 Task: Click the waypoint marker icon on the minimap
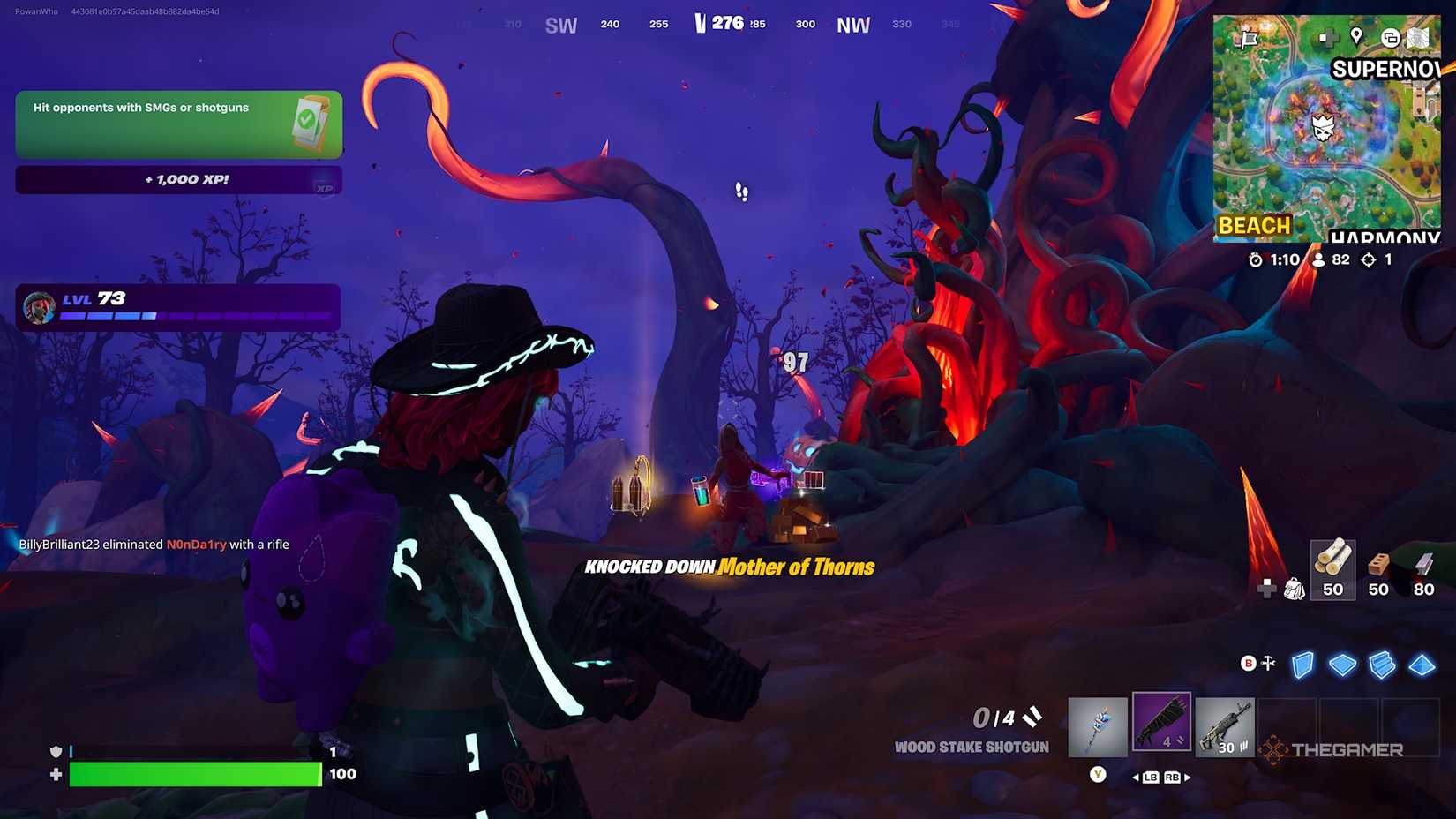(1355, 37)
